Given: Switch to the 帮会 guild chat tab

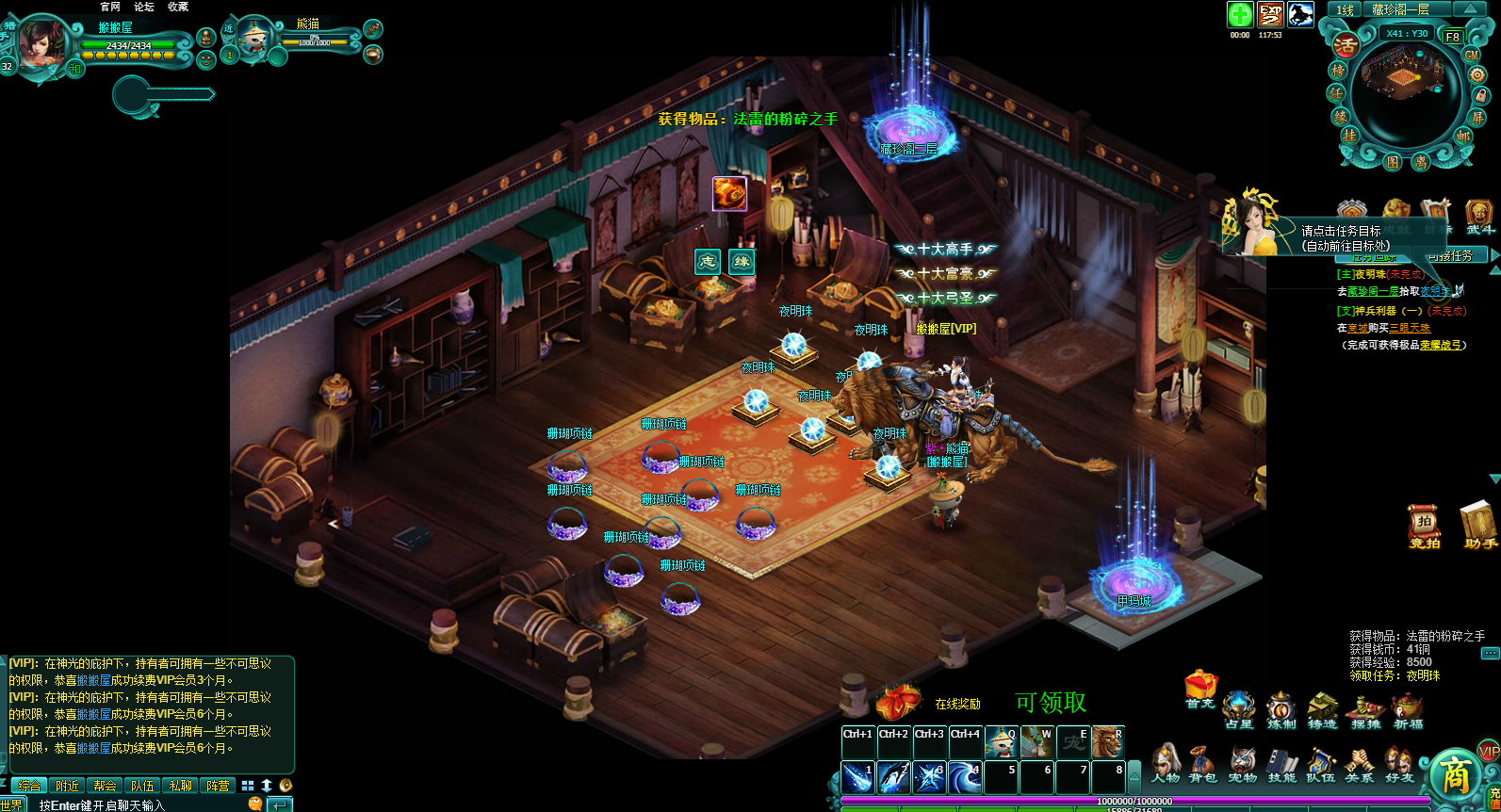Looking at the screenshot, I should click(105, 786).
